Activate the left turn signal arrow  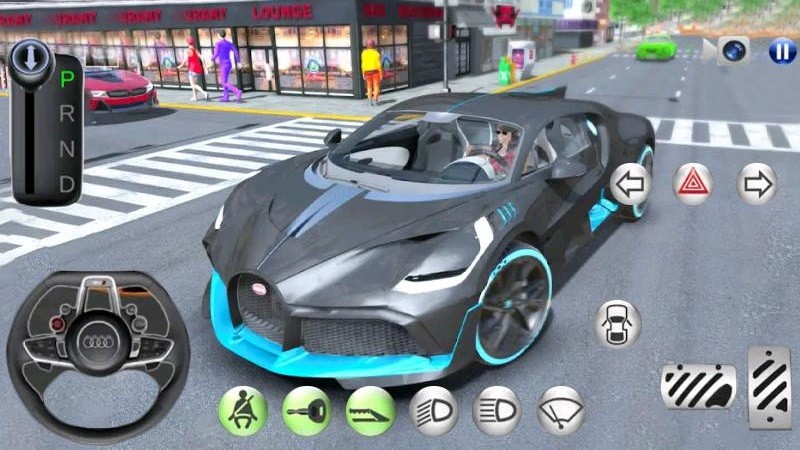point(630,184)
